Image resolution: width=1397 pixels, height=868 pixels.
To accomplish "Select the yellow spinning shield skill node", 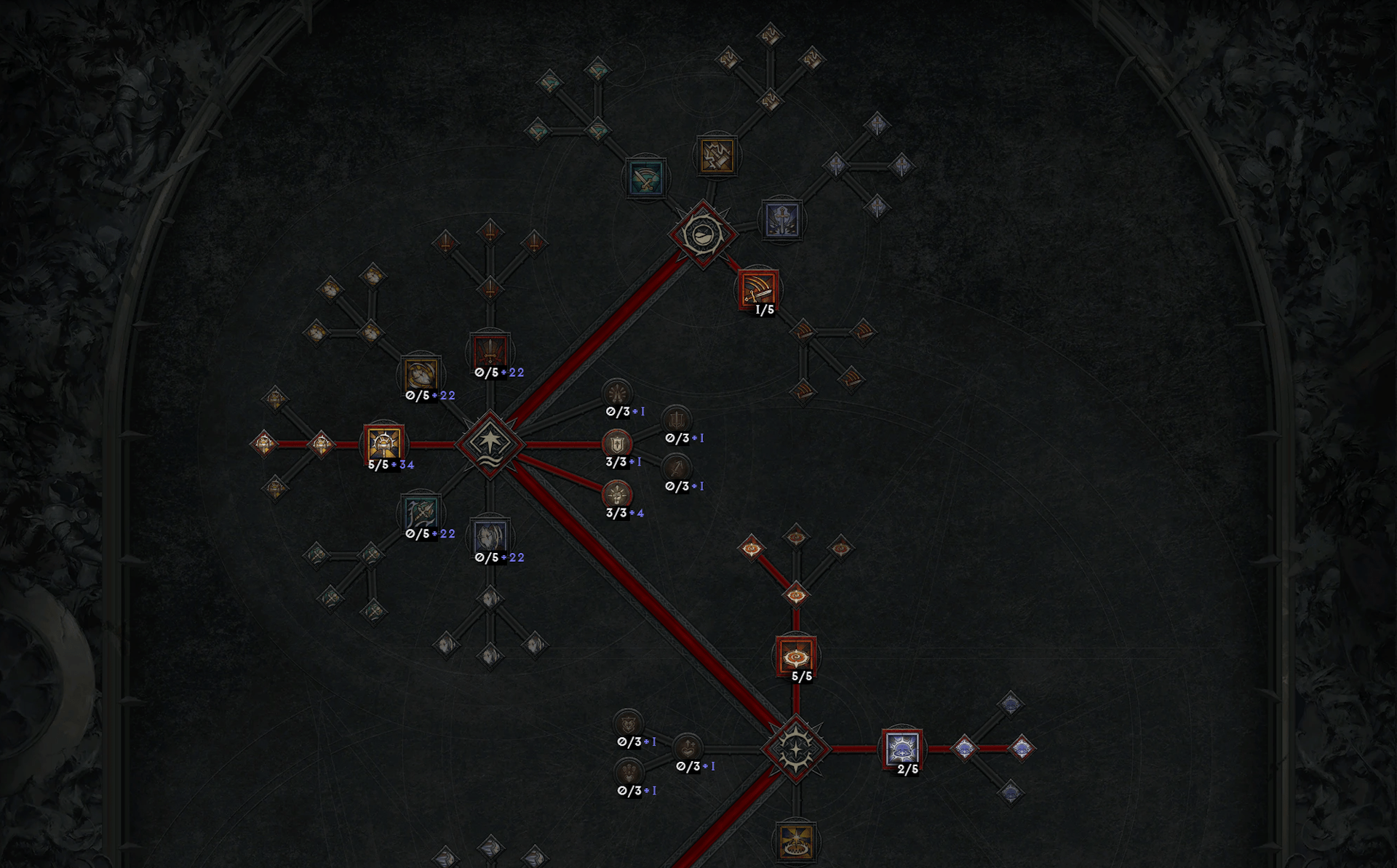I will (x=421, y=374).
